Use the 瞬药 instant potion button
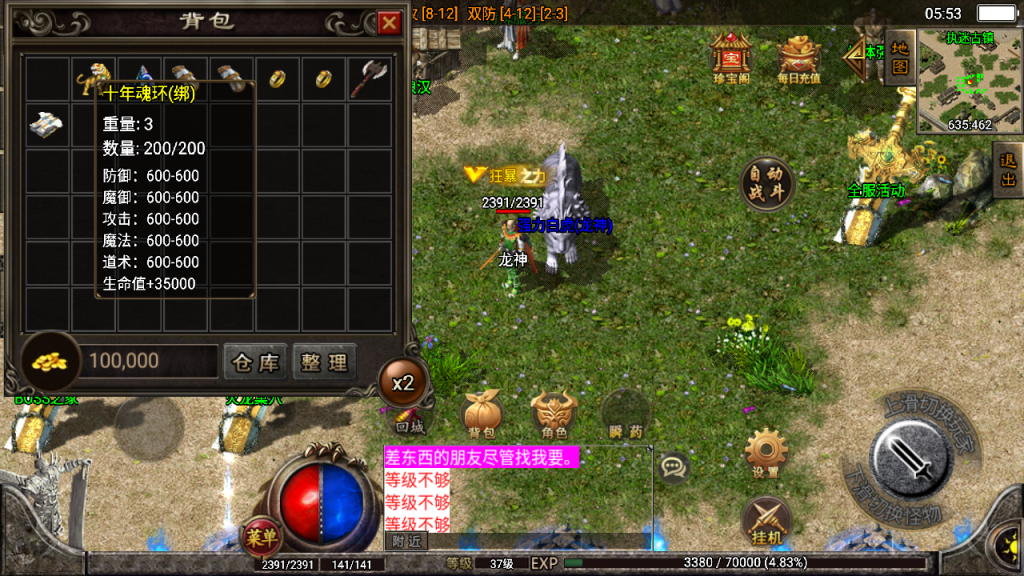Image resolution: width=1024 pixels, height=576 pixels. 626,413
